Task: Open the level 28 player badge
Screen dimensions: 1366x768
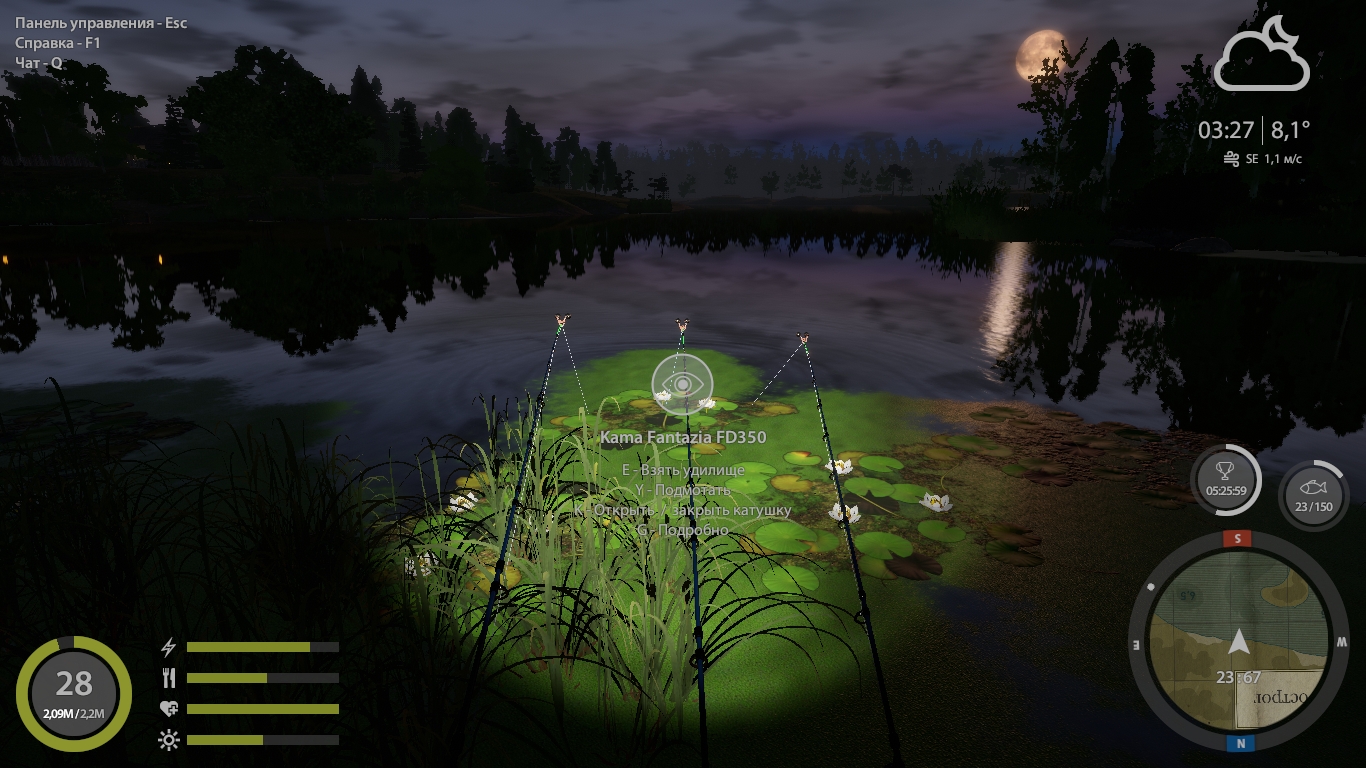Action: click(x=73, y=693)
